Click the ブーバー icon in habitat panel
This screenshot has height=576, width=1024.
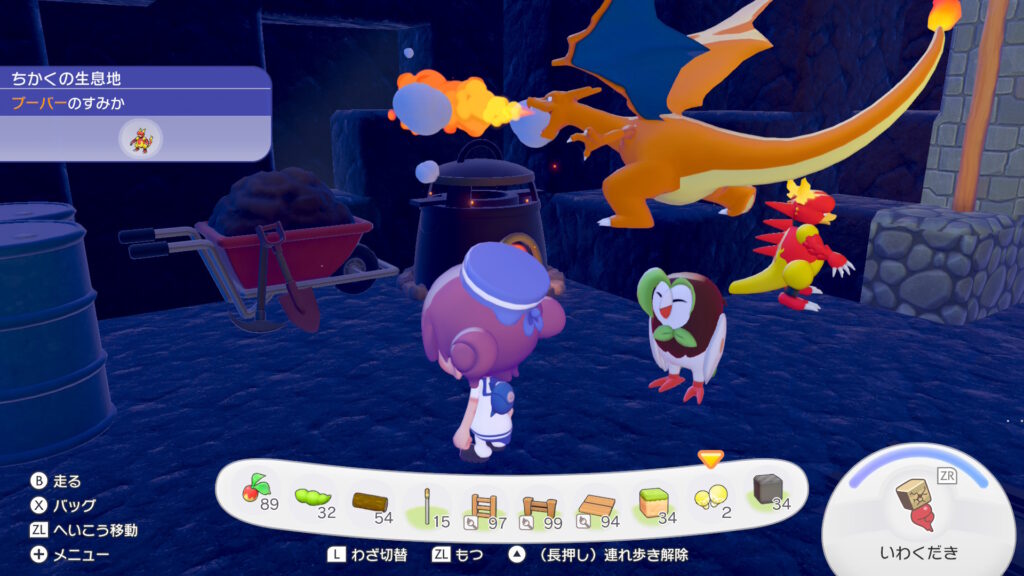[x=140, y=138]
